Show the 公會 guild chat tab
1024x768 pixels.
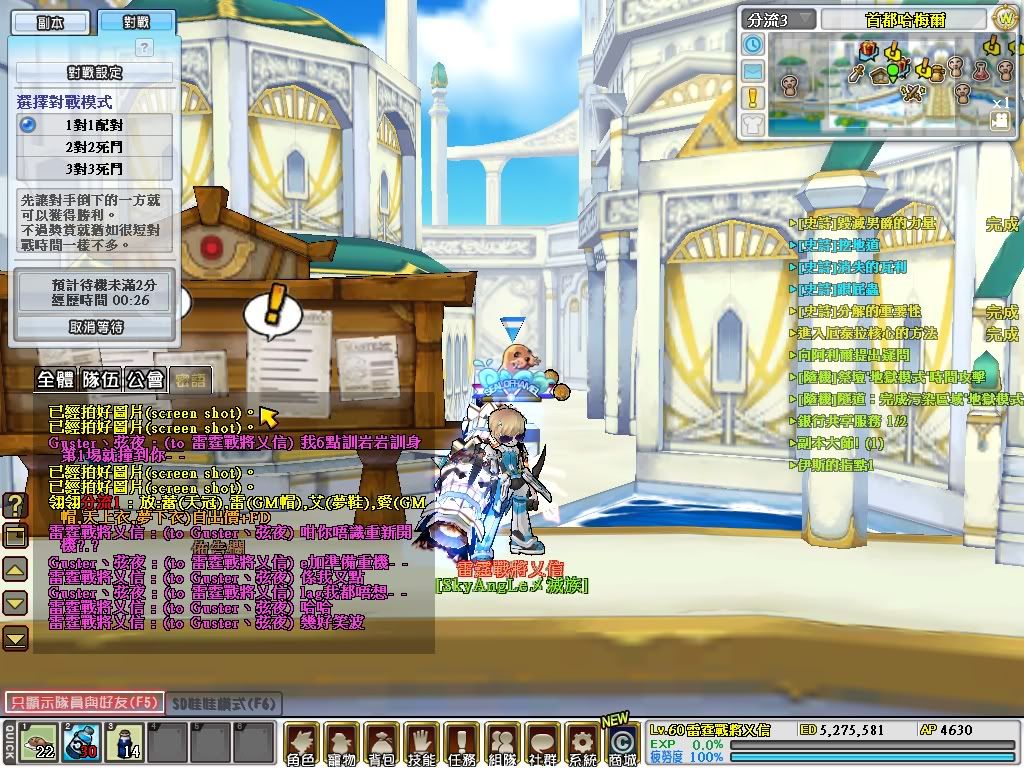click(145, 380)
